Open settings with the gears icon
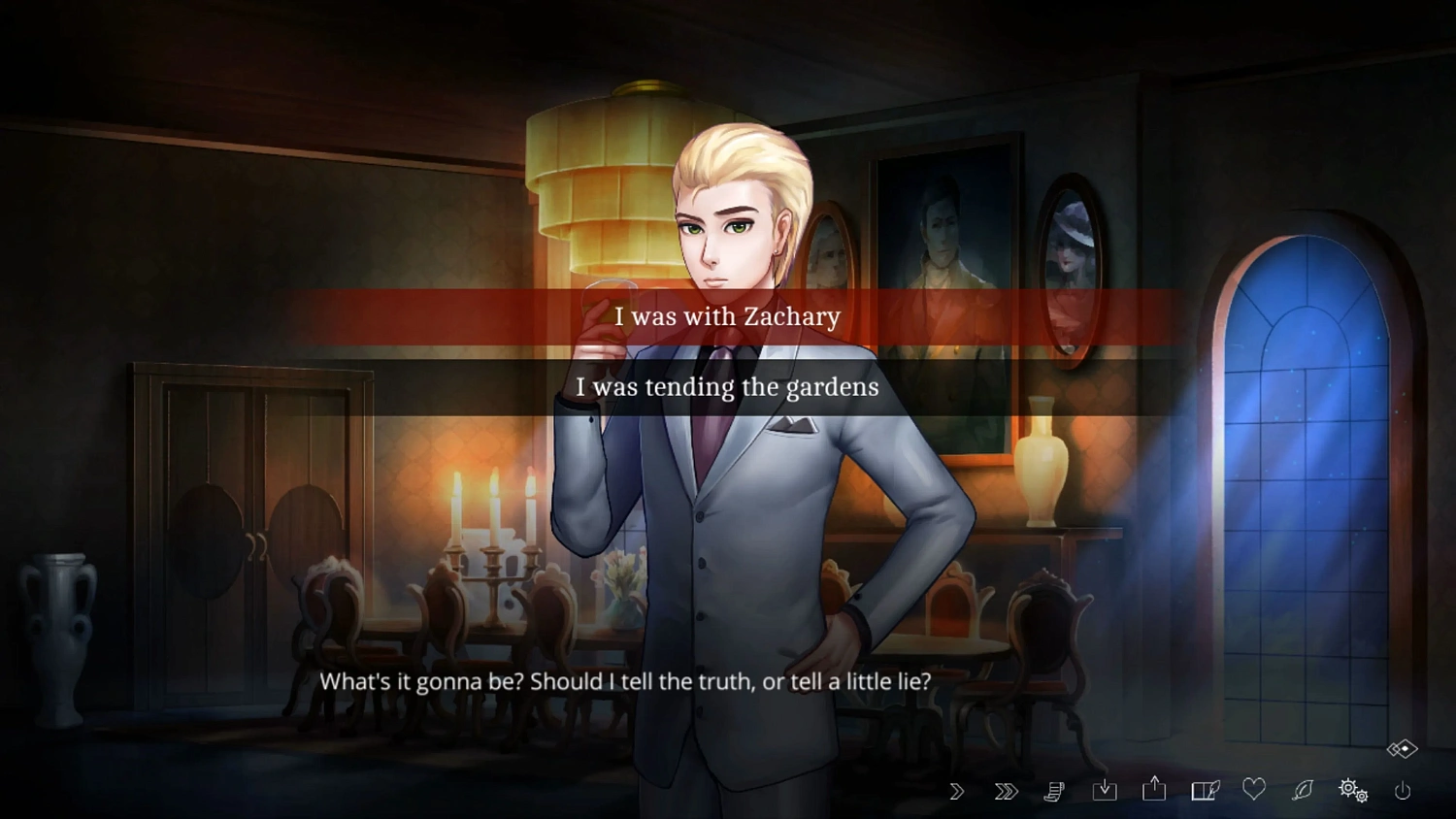The width and height of the screenshot is (1456, 819). tap(1352, 791)
